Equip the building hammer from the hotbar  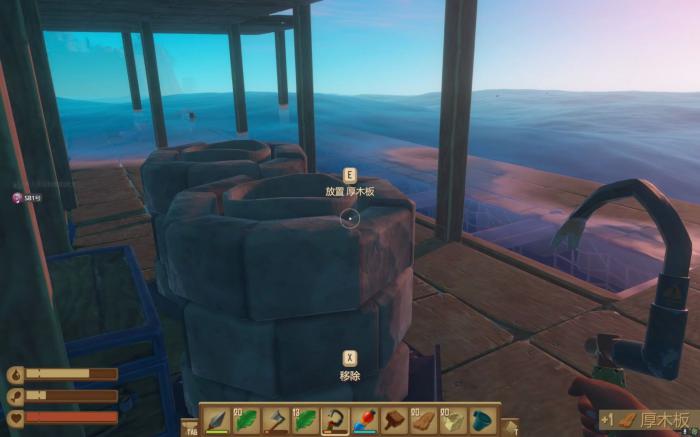[x=394, y=420]
